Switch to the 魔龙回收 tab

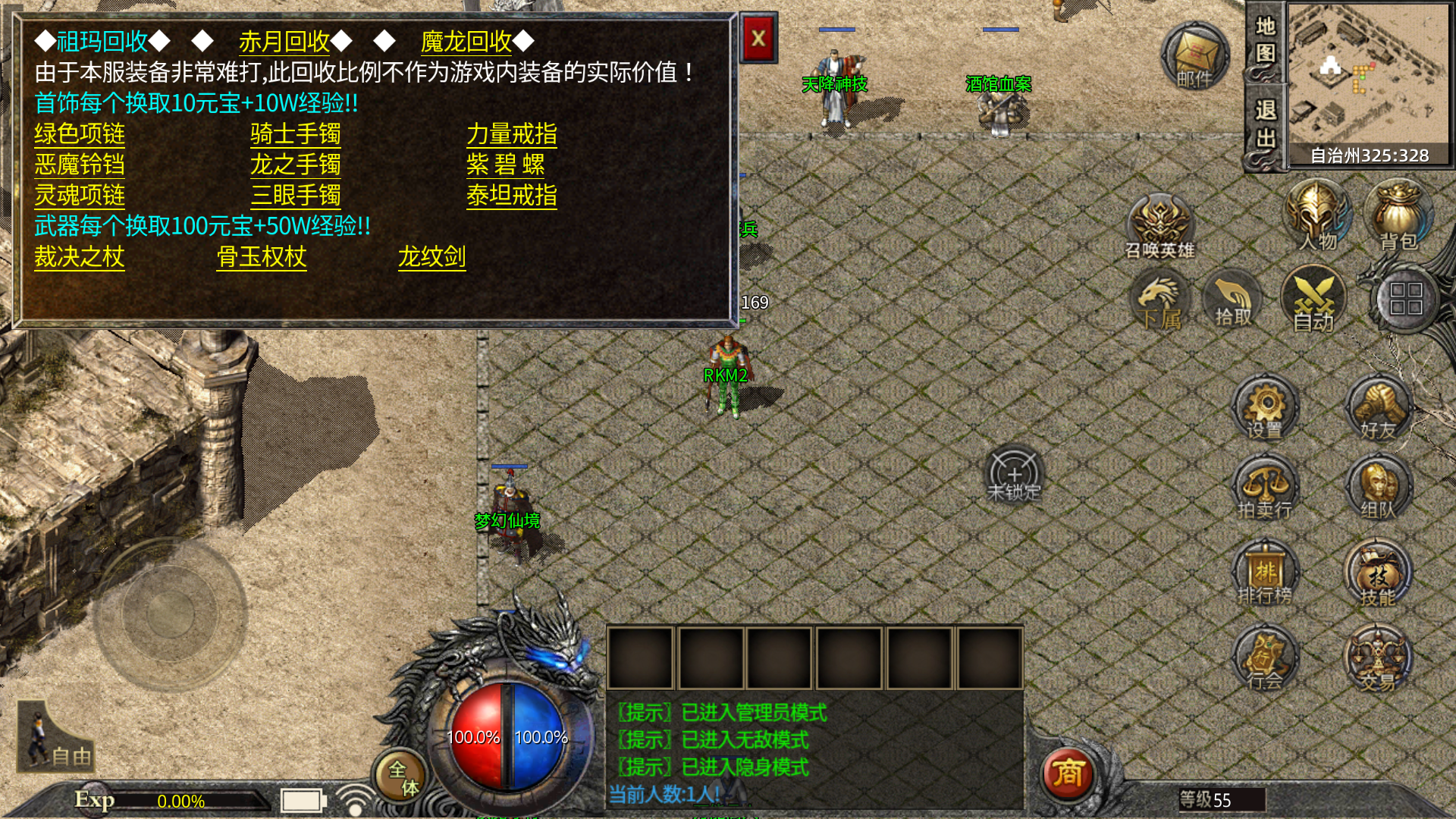click(468, 43)
